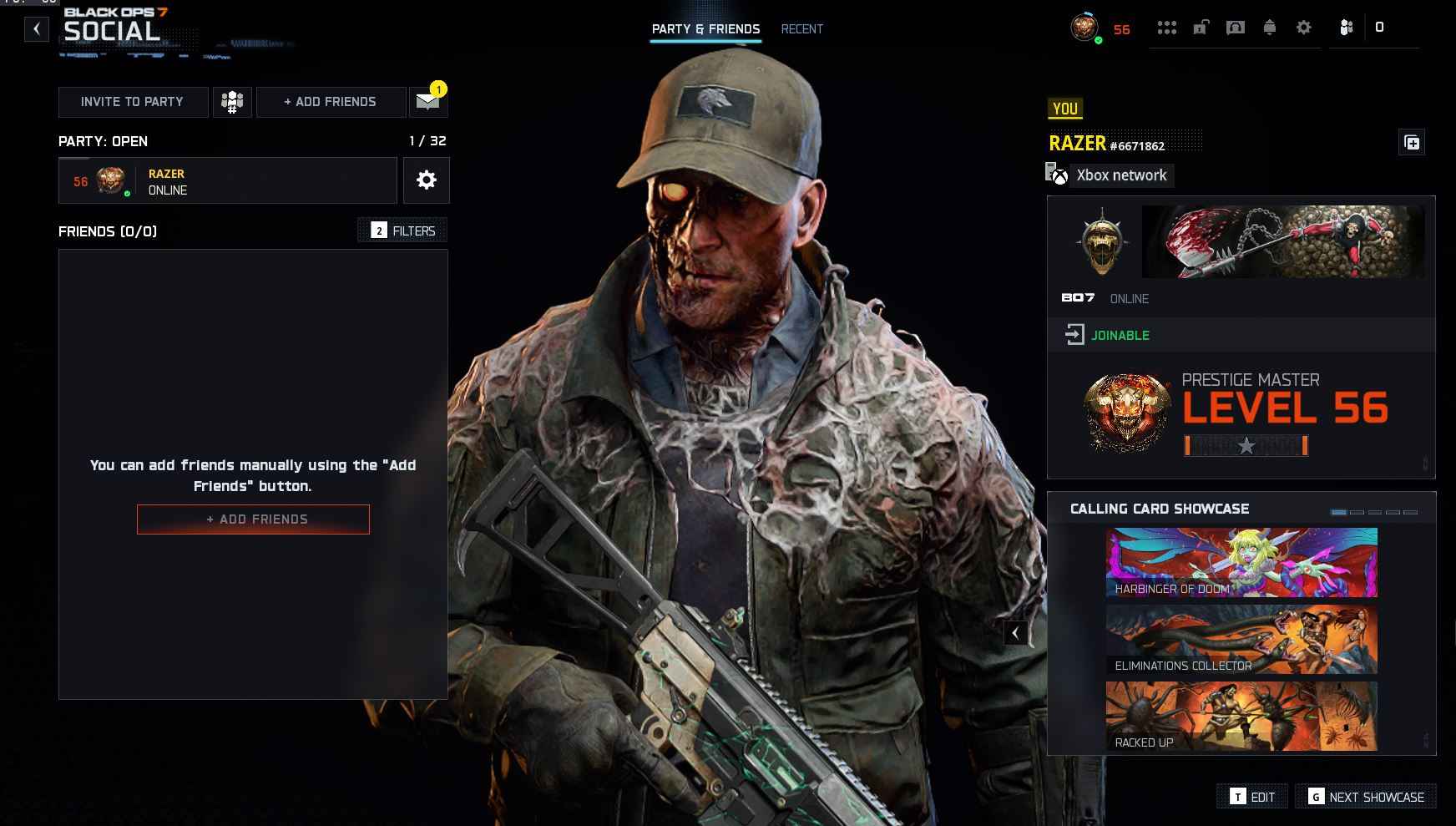Viewport: 1456px width, 826px height.
Task: Toggle the Filters control showing 2 active filters
Action: (402, 231)
